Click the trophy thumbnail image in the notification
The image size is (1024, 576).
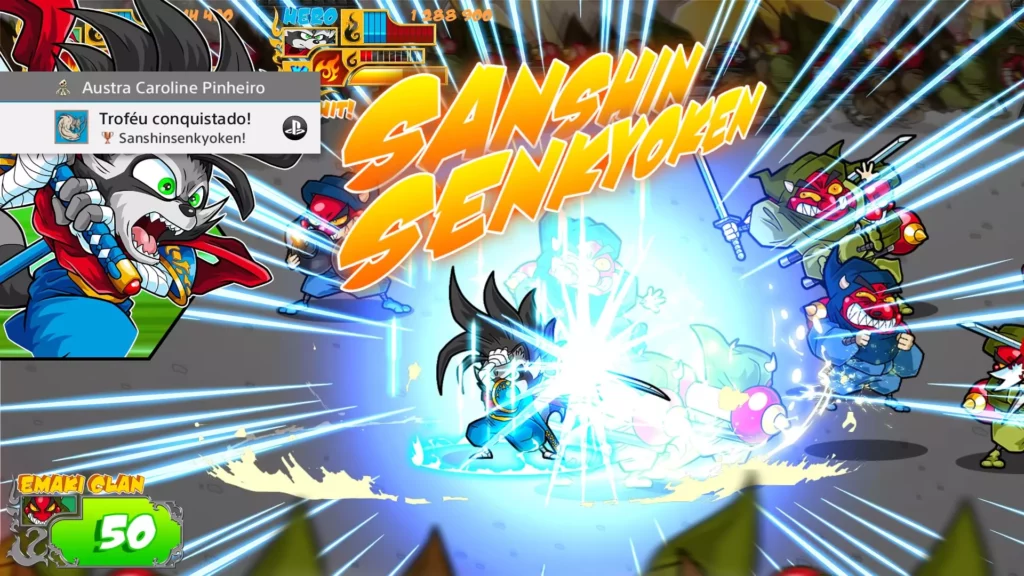click(x=71, y=127)
